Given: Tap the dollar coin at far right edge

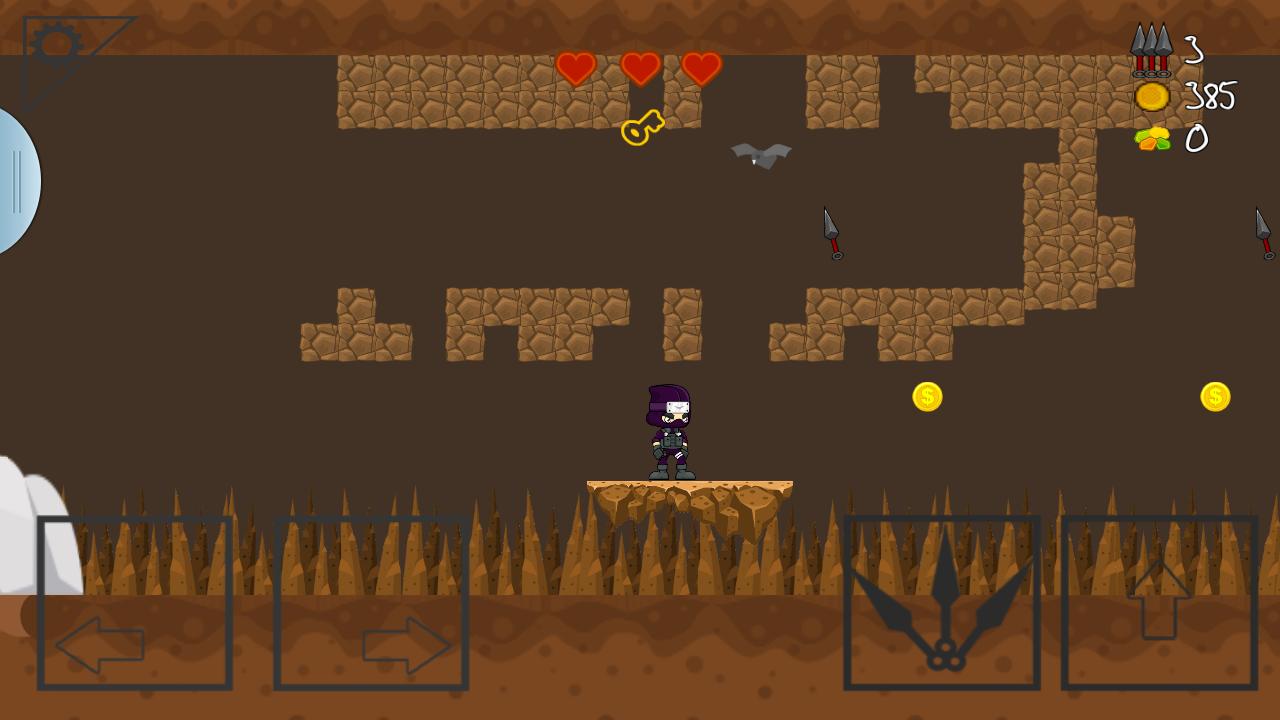Looking at the screenshot, I should (1213, 396).
